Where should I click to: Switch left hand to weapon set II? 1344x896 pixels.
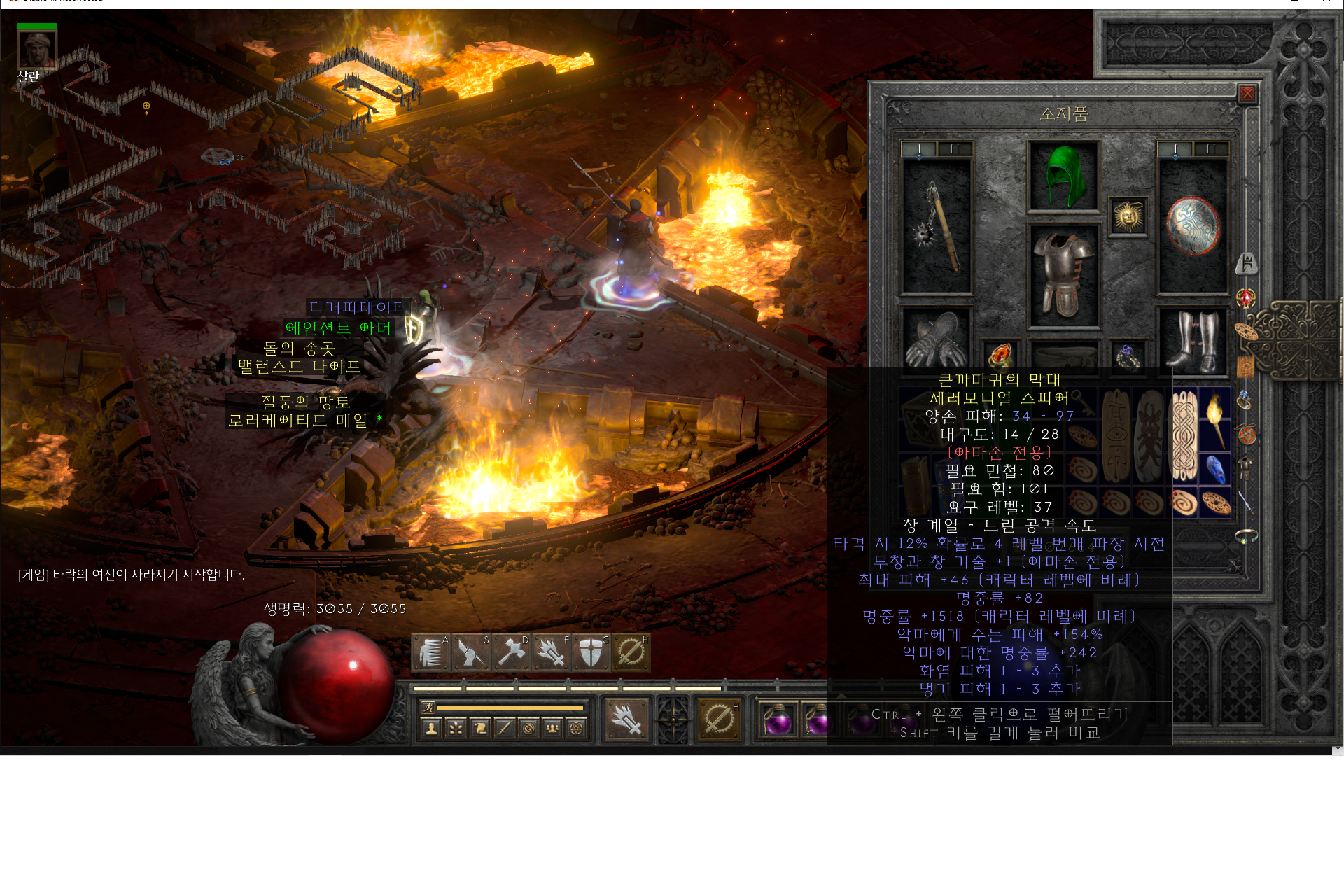point(954,148)
